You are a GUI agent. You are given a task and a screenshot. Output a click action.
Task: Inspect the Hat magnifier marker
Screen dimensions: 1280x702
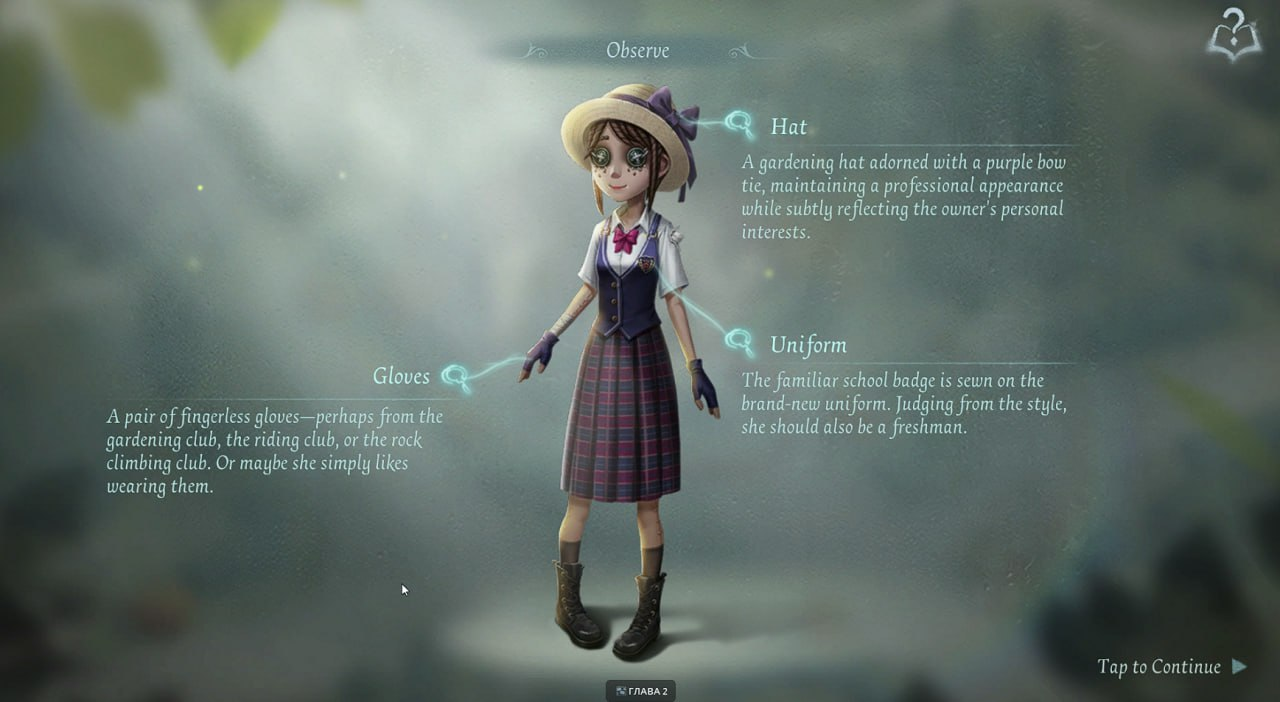coord(741,125)
